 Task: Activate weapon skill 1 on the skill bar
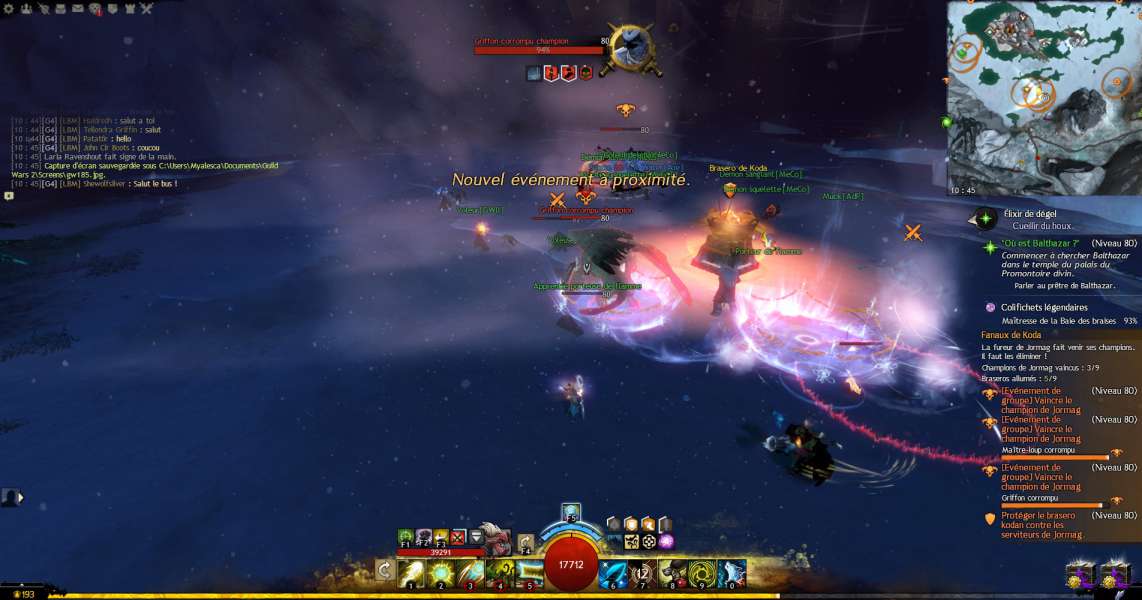click(411, 573)
